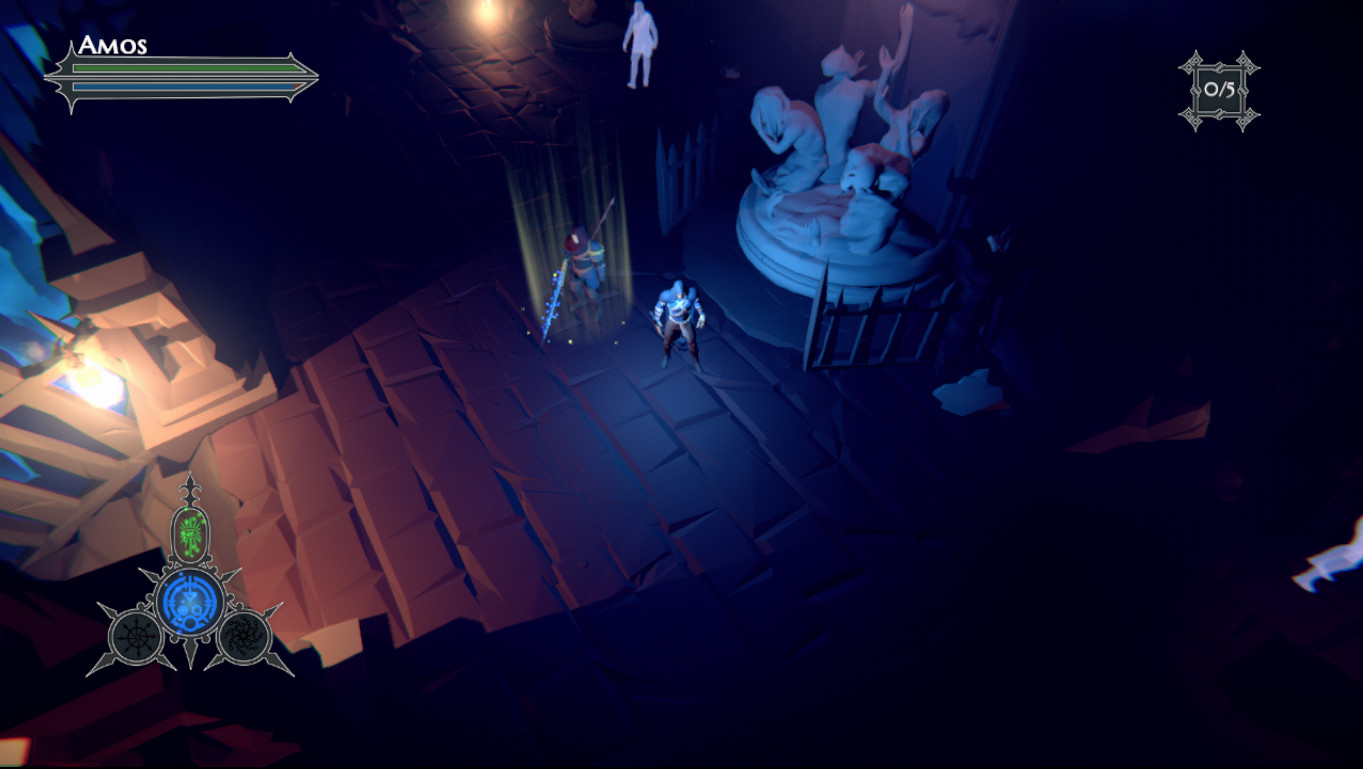This screenshot has height=769, width=1363.
Task: Click on the armored player character
Action: coord(678,320)
